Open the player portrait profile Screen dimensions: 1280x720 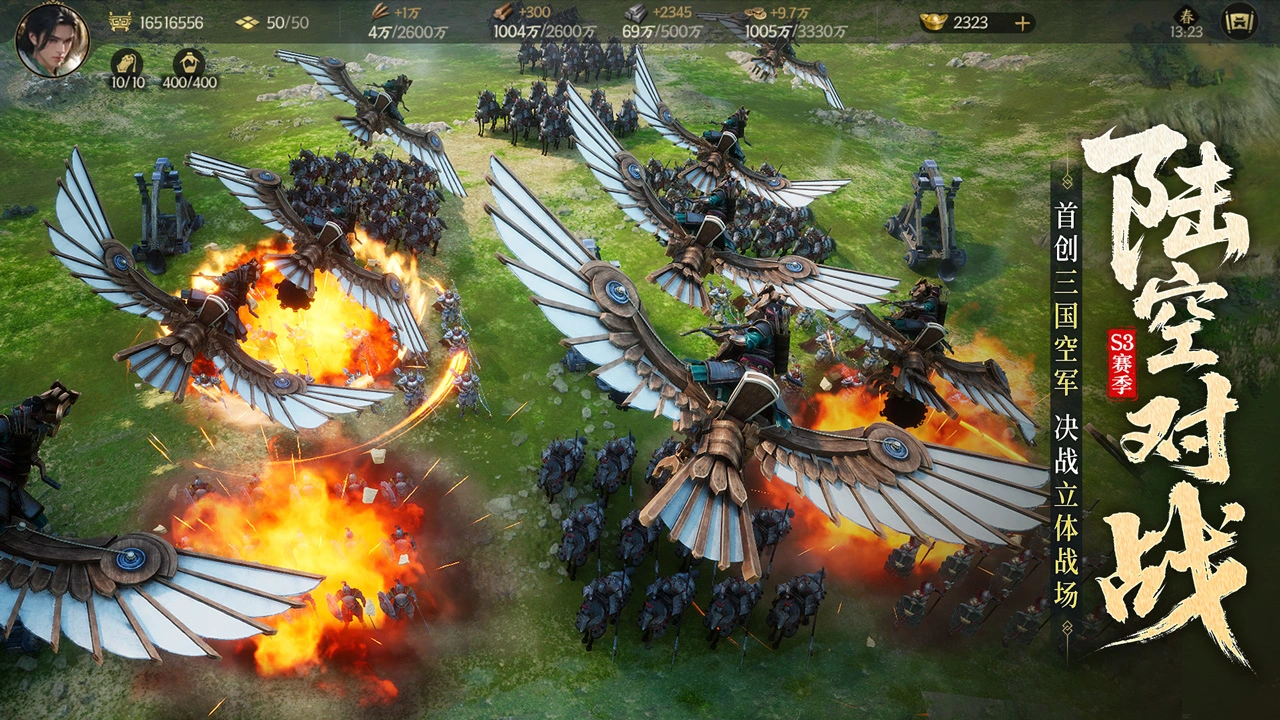(x=52, y=40)
